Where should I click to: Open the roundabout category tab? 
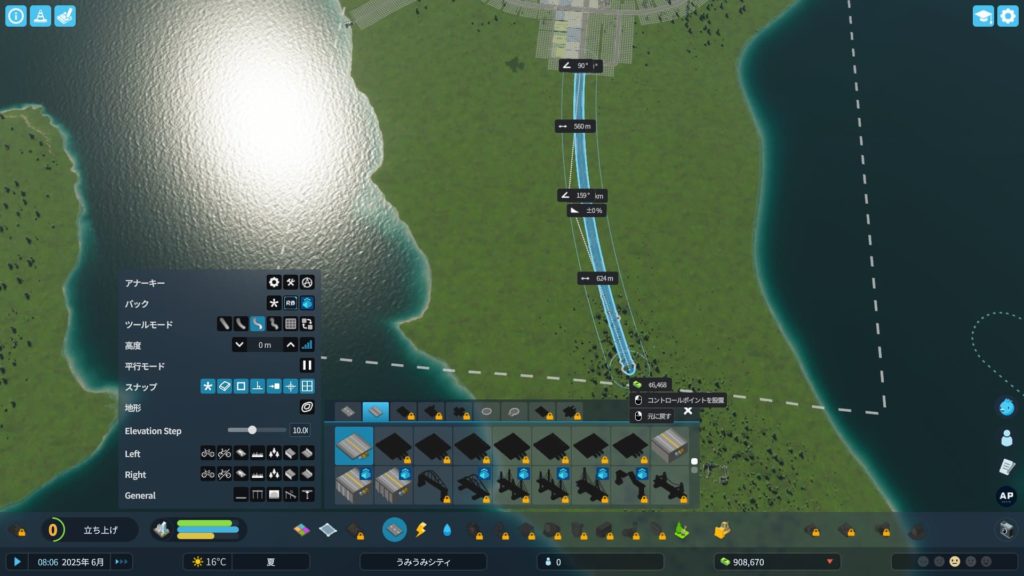[x=487, y=411]
